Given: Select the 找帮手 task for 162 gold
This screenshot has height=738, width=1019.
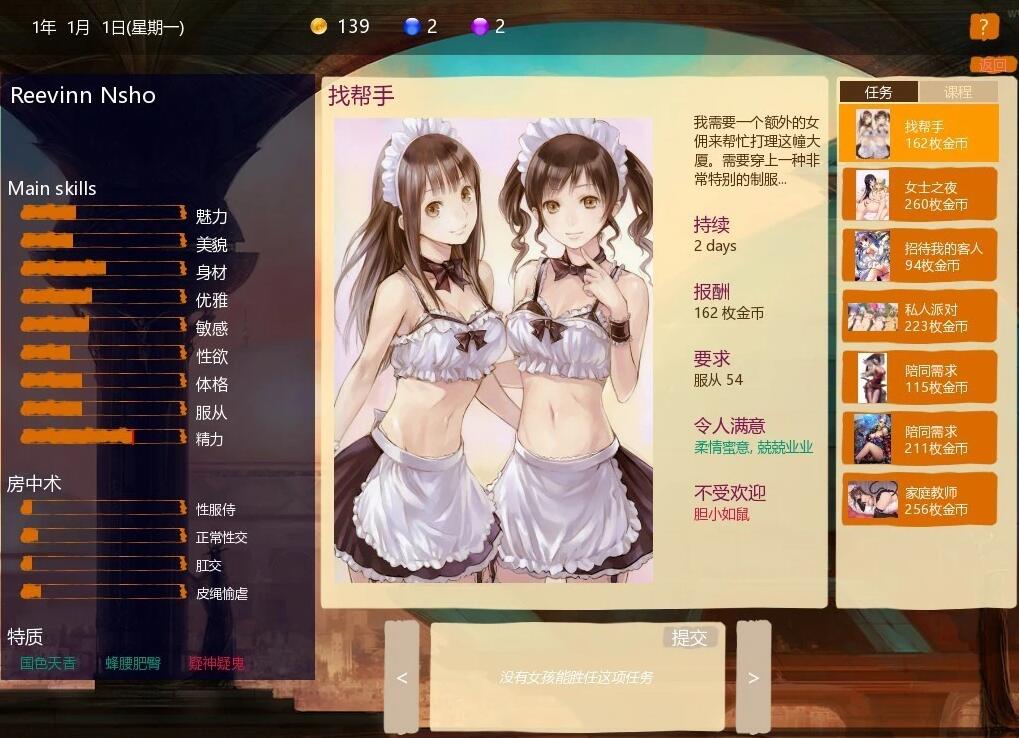Looking at the screenshot, I should click(x=919, y=134).
